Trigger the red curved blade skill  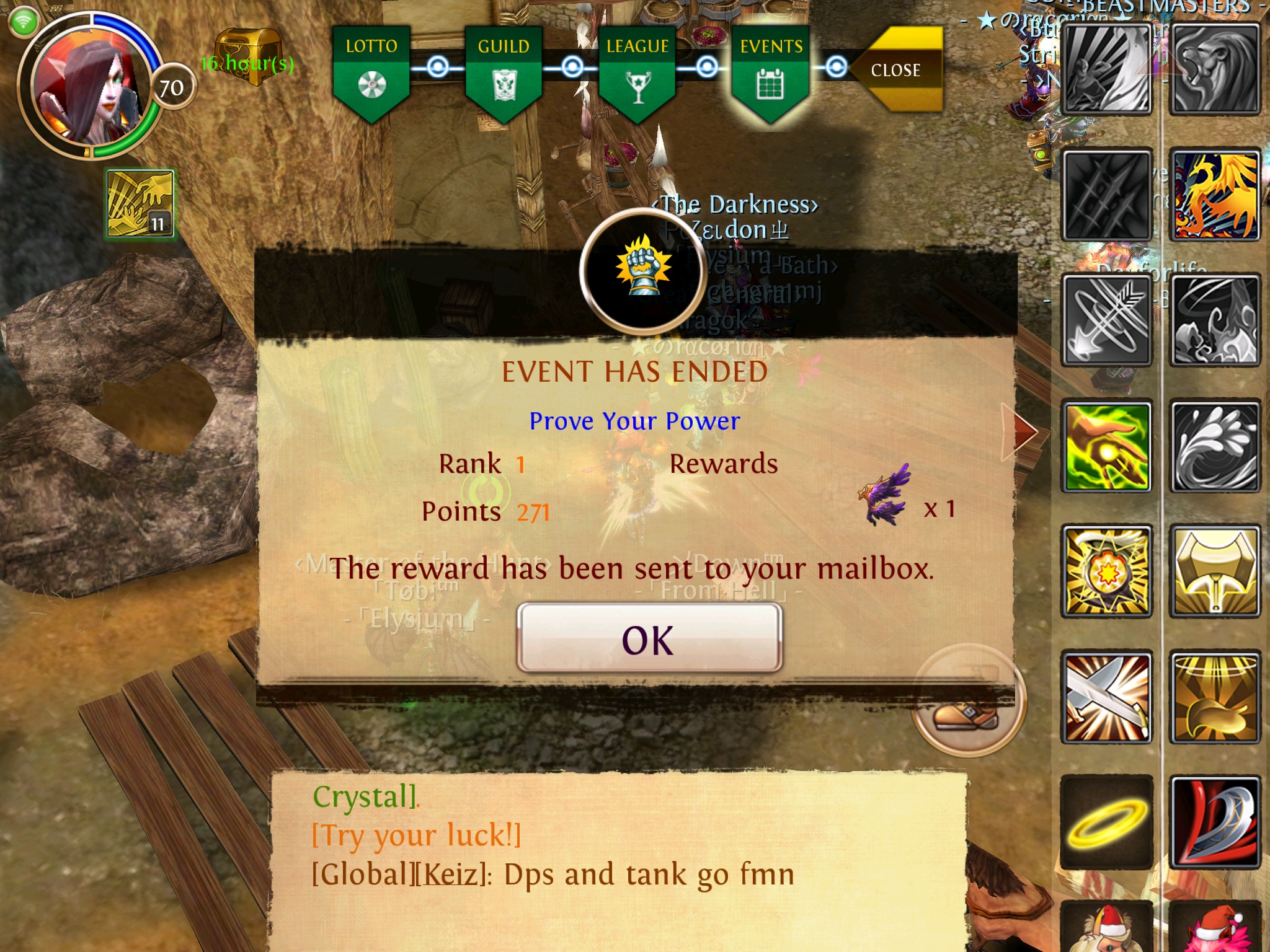click(1215, 822)
